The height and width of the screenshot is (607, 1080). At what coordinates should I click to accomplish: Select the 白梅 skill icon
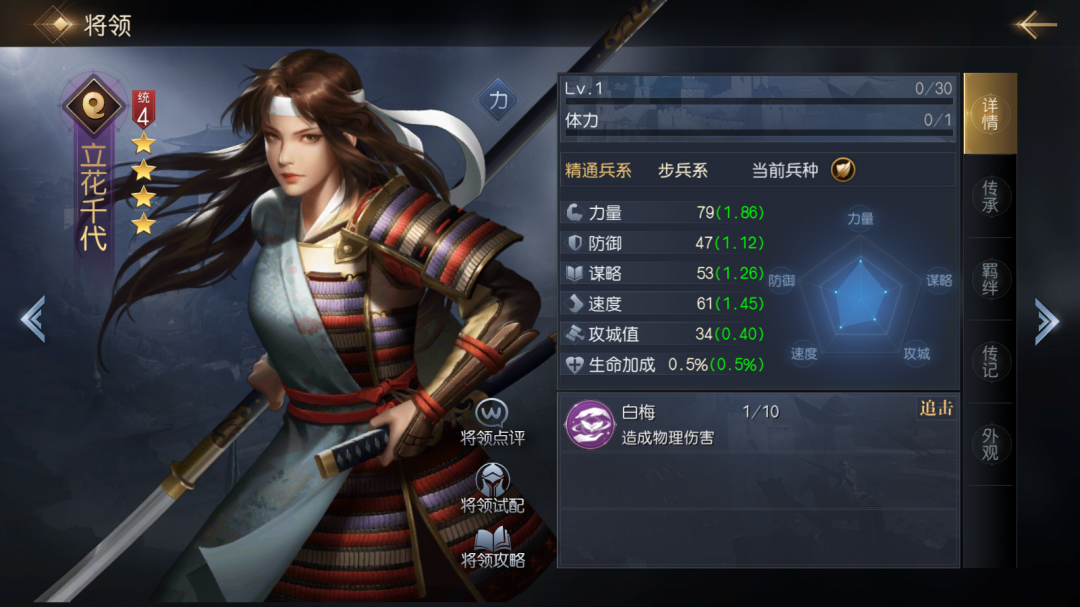click(588, 424)
